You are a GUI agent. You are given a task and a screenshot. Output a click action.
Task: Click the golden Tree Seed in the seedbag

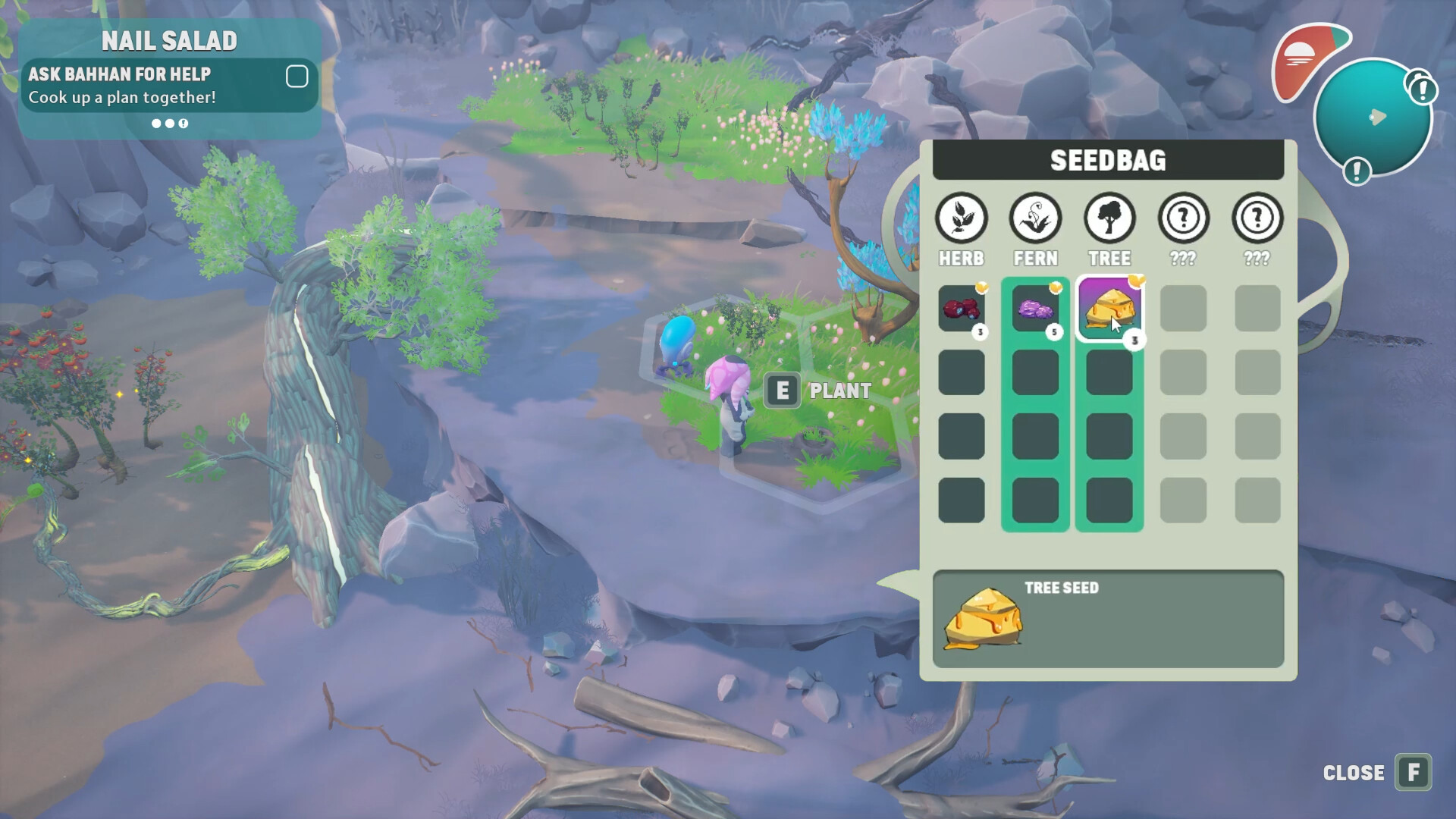pyautogui.click(x=1109, y=308)
